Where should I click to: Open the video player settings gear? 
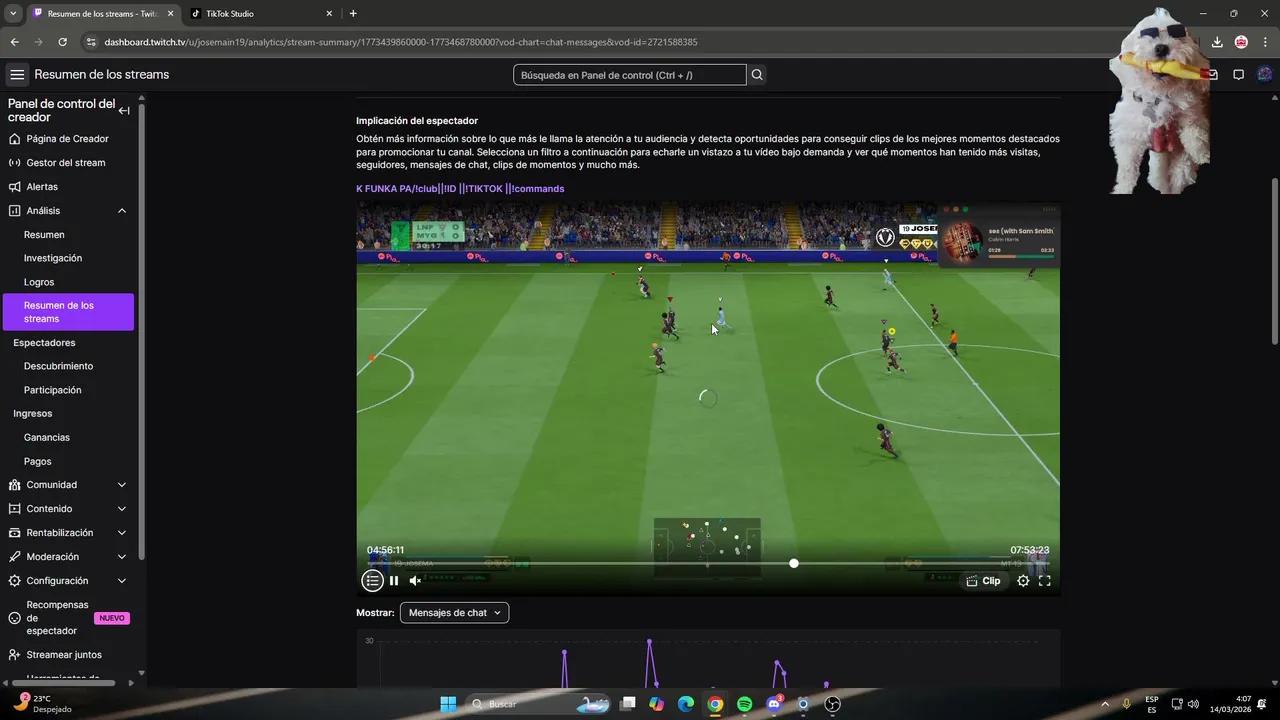[1023, 580]
